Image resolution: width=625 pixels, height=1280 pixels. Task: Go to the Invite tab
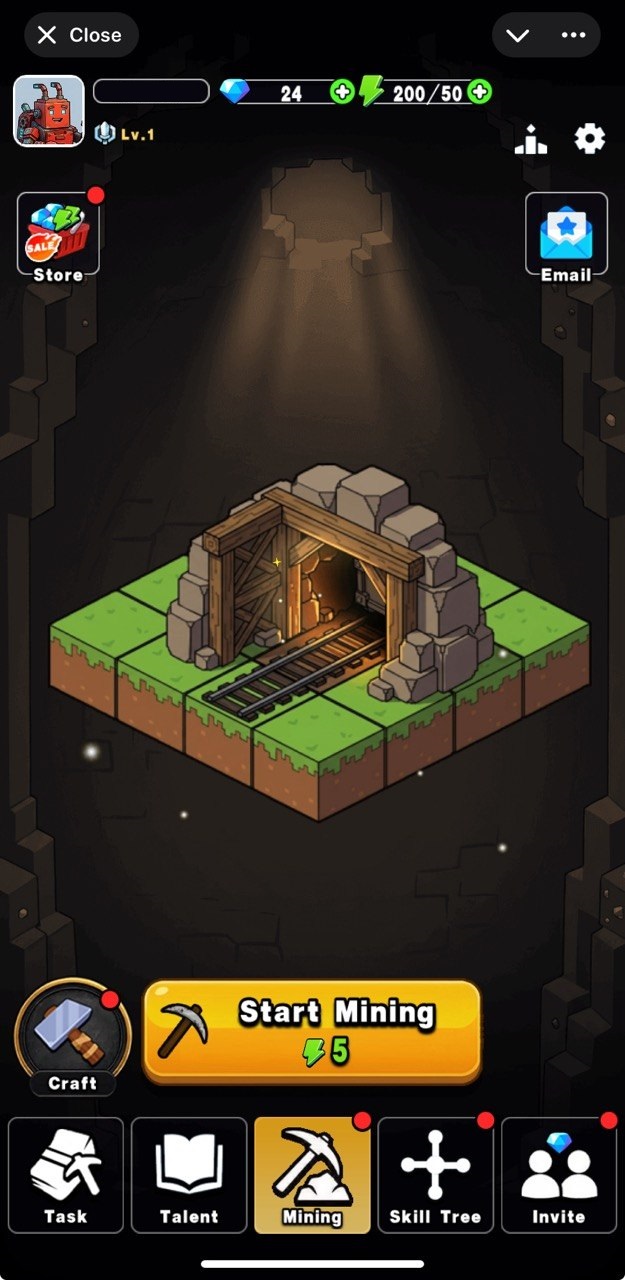pyautogui.click(x=558, y=1175)
